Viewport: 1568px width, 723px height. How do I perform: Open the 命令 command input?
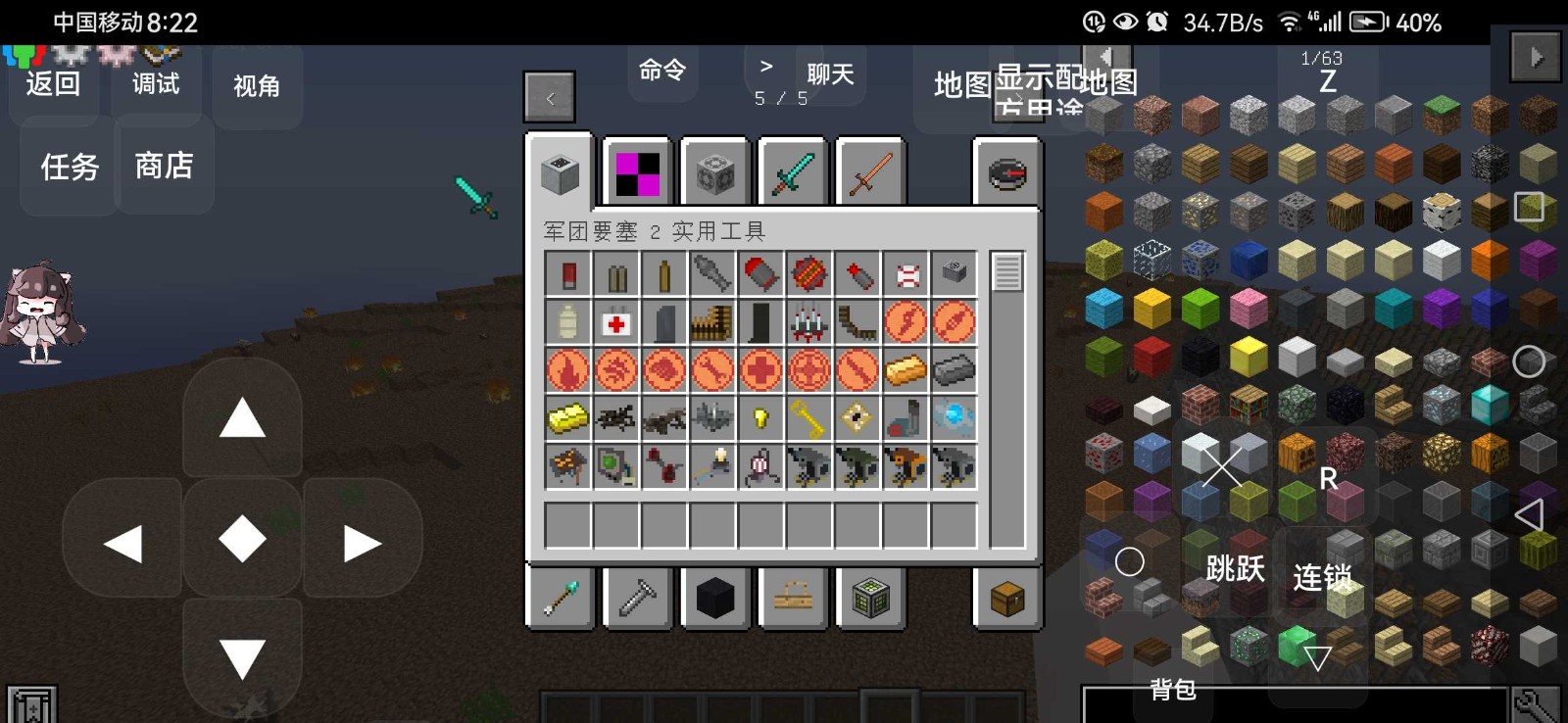[x=662, y=71]
